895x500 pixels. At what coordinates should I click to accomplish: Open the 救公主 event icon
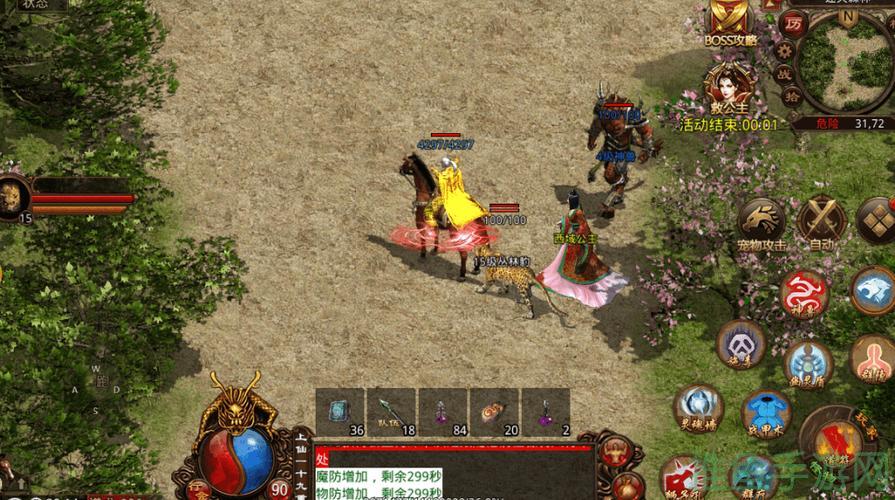pyautogui.click(x=728, y=86)
